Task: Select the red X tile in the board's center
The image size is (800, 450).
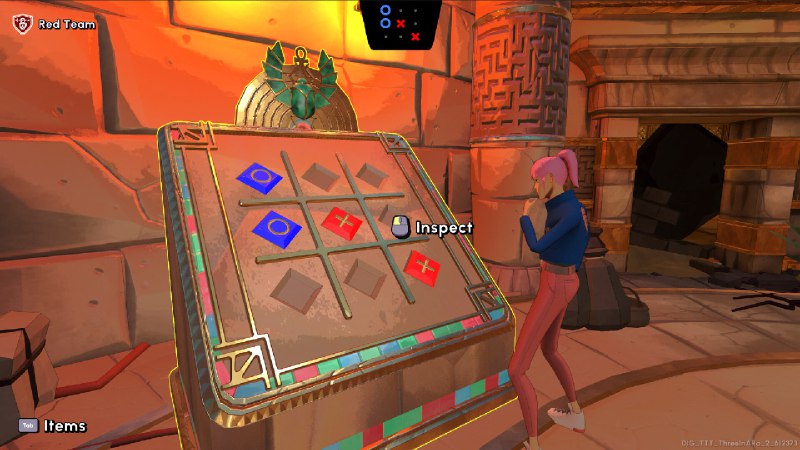Action: tap(342, 221)
